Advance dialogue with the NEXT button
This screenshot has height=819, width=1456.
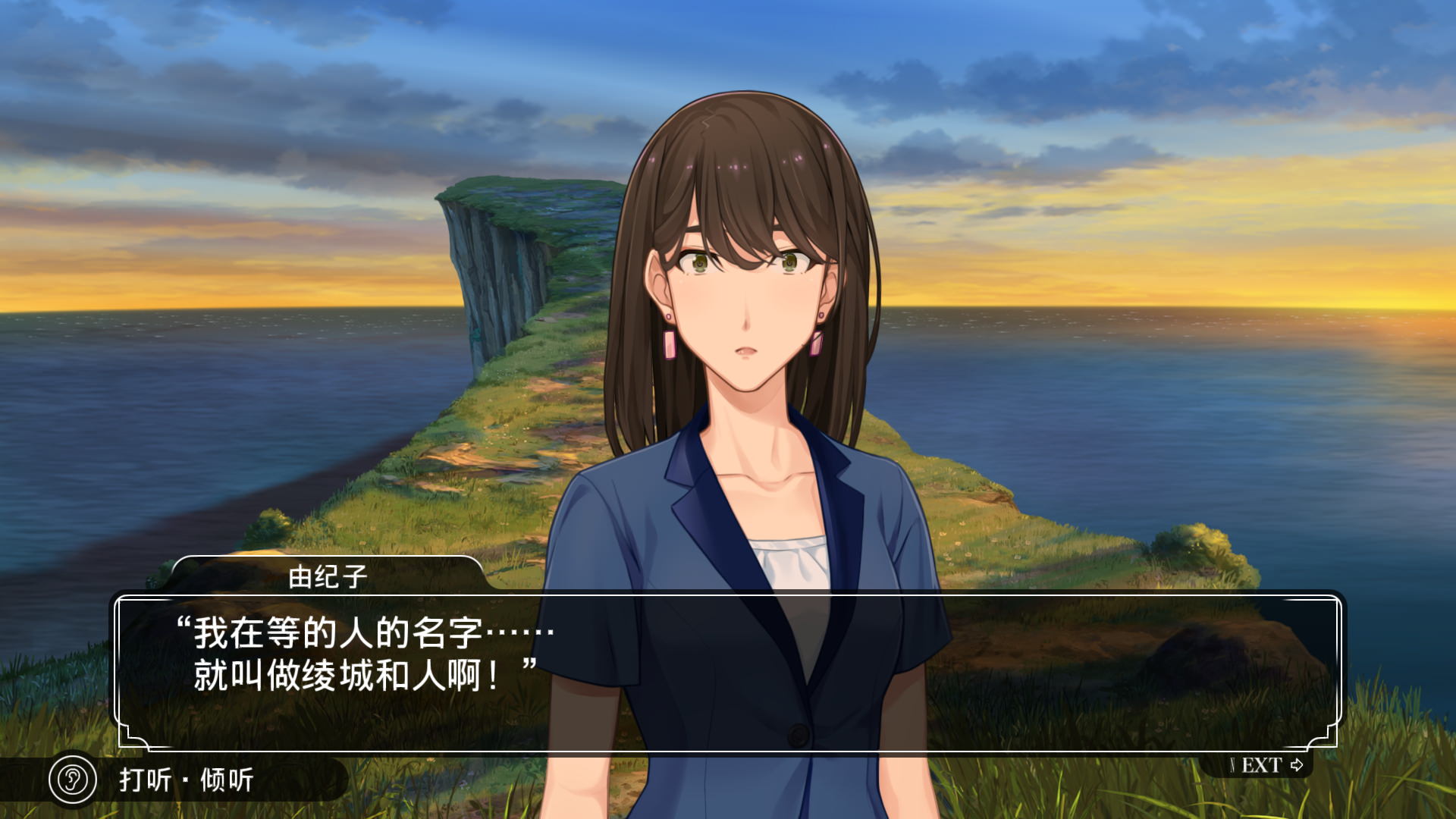click(x=1265, y=765)
